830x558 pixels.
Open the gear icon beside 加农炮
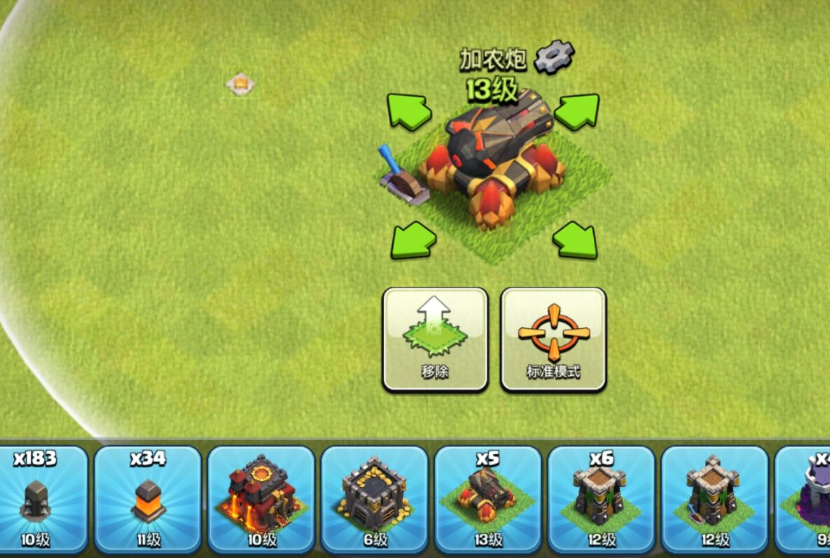[553, 58]
